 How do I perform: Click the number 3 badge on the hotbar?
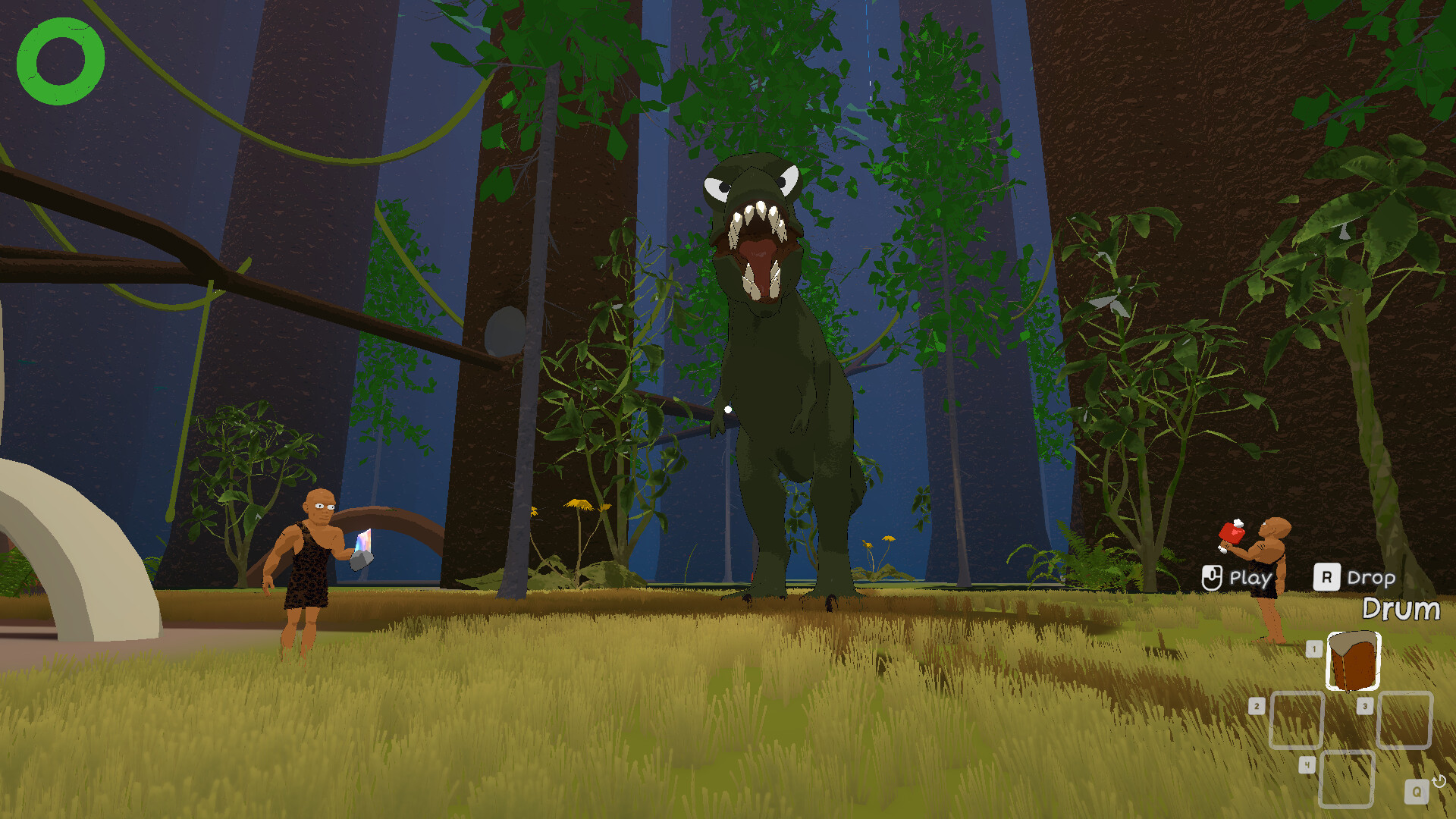pyautogui.click(x=1365, y=705)
